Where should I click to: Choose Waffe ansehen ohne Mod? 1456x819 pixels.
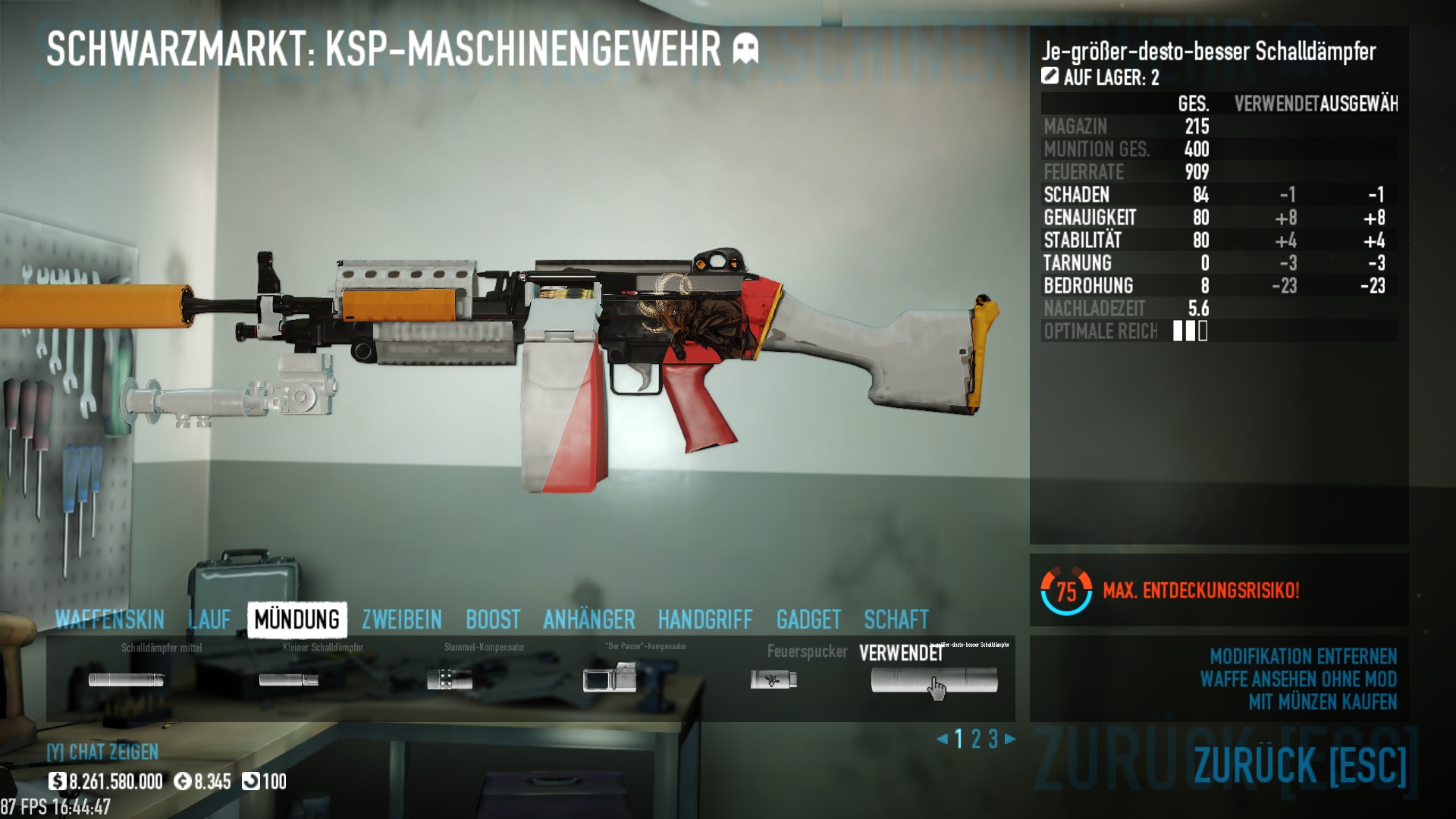click(1298, 679)
